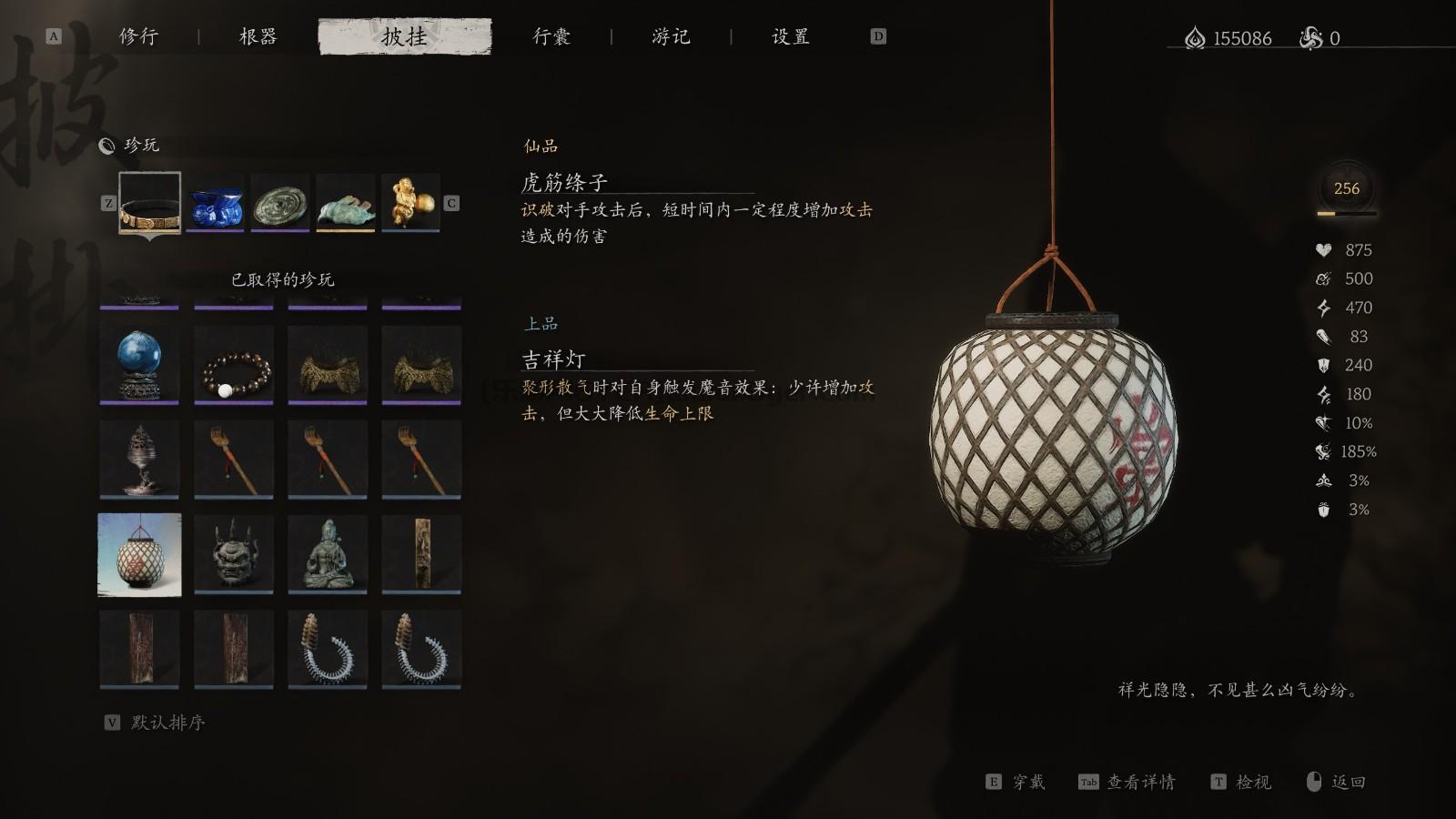Click the curio category icon beside 珍玩 label

click(x=106, y=145)
